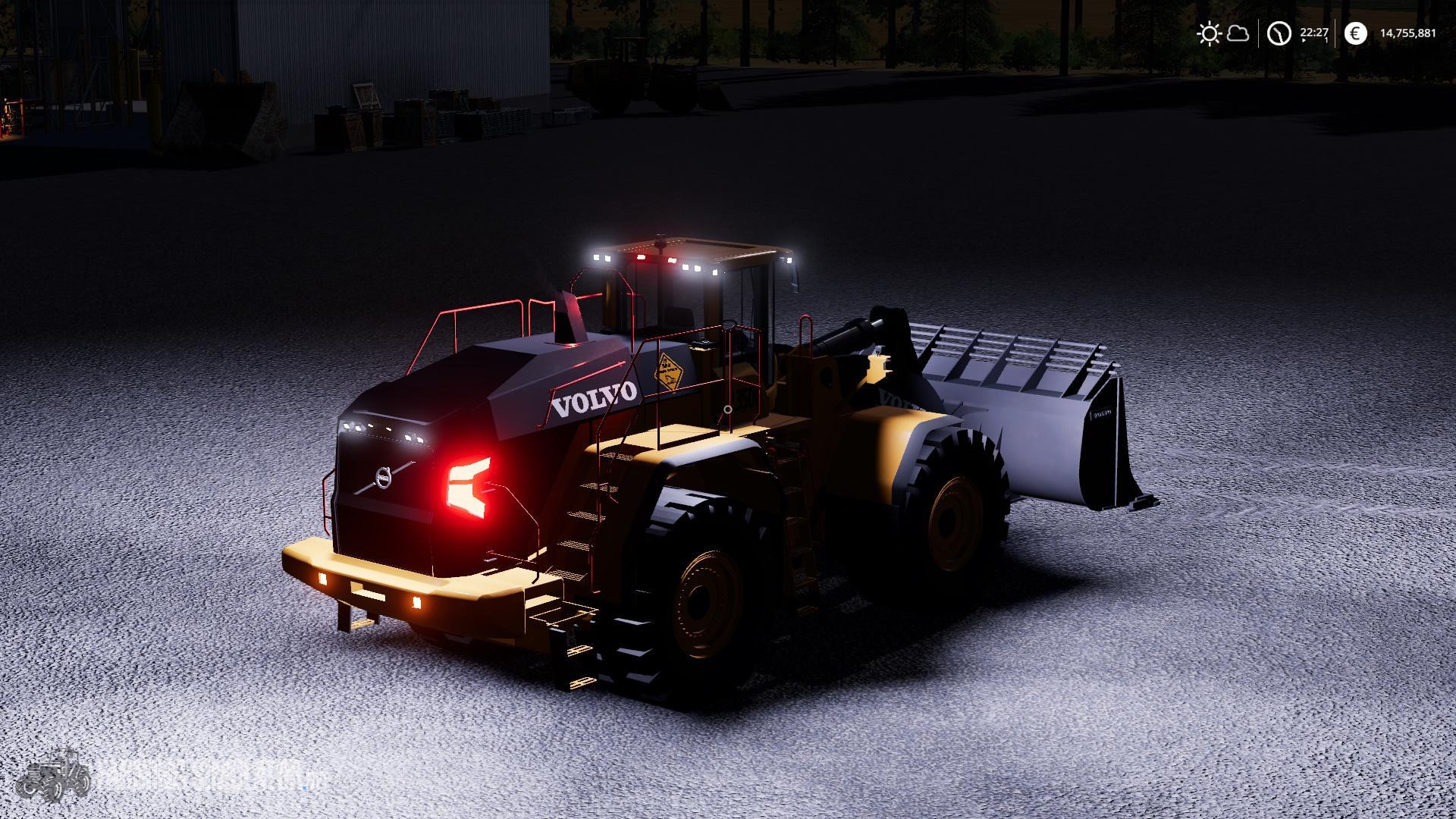Select the cloud forecast icon
The height and width of the screenshot is (819, 1456).
(x=1238, y=33)
